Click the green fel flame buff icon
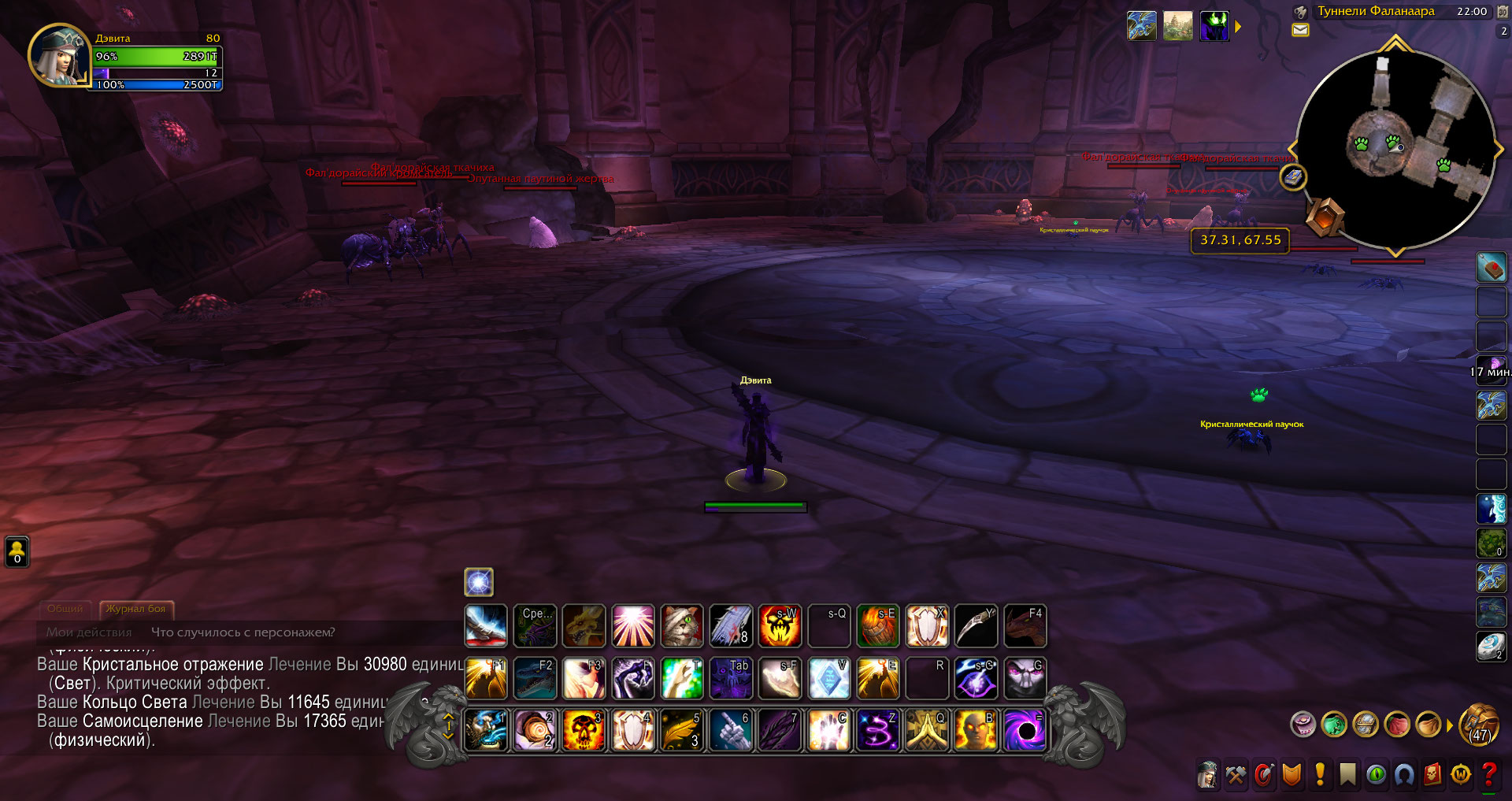 [1214, 27]
